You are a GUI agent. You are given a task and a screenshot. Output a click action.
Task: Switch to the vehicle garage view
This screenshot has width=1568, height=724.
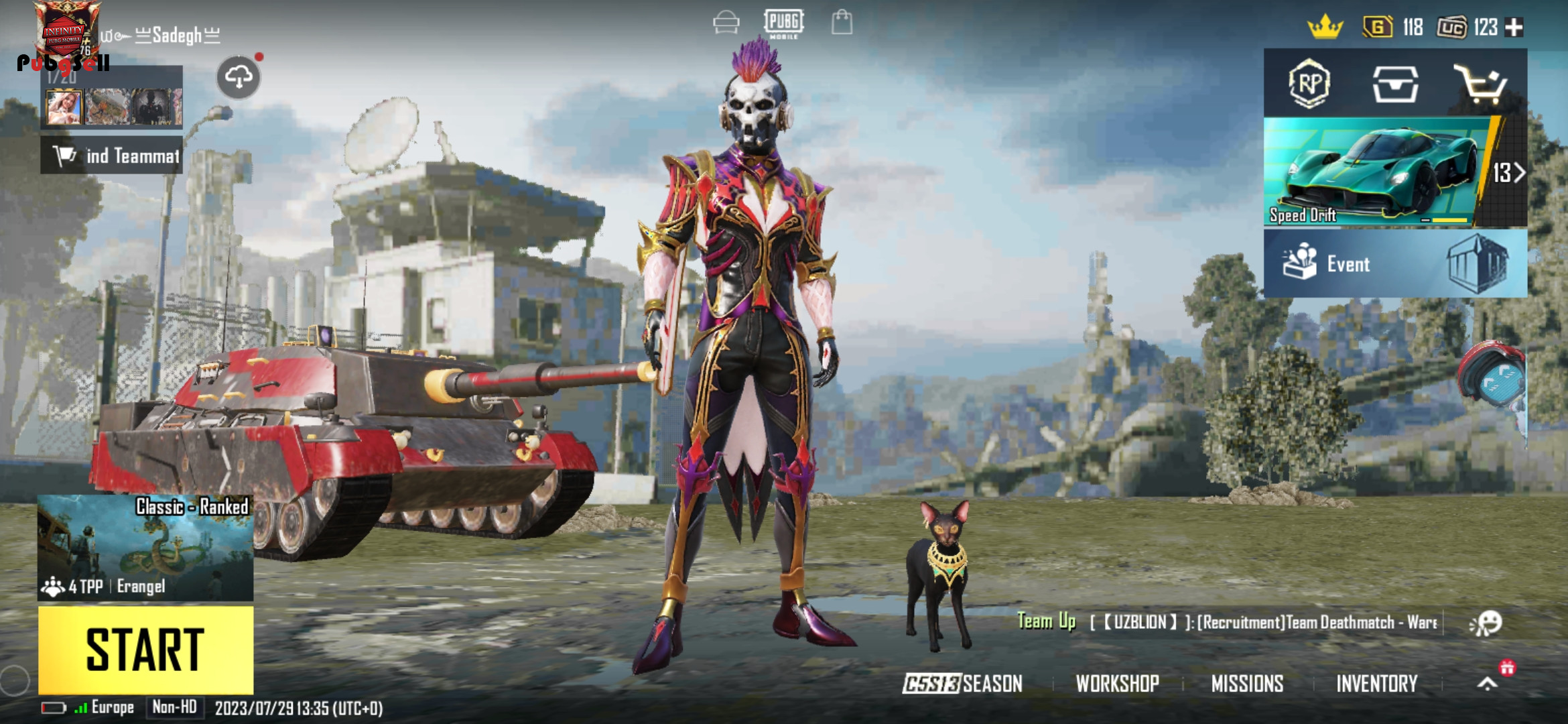726,23
